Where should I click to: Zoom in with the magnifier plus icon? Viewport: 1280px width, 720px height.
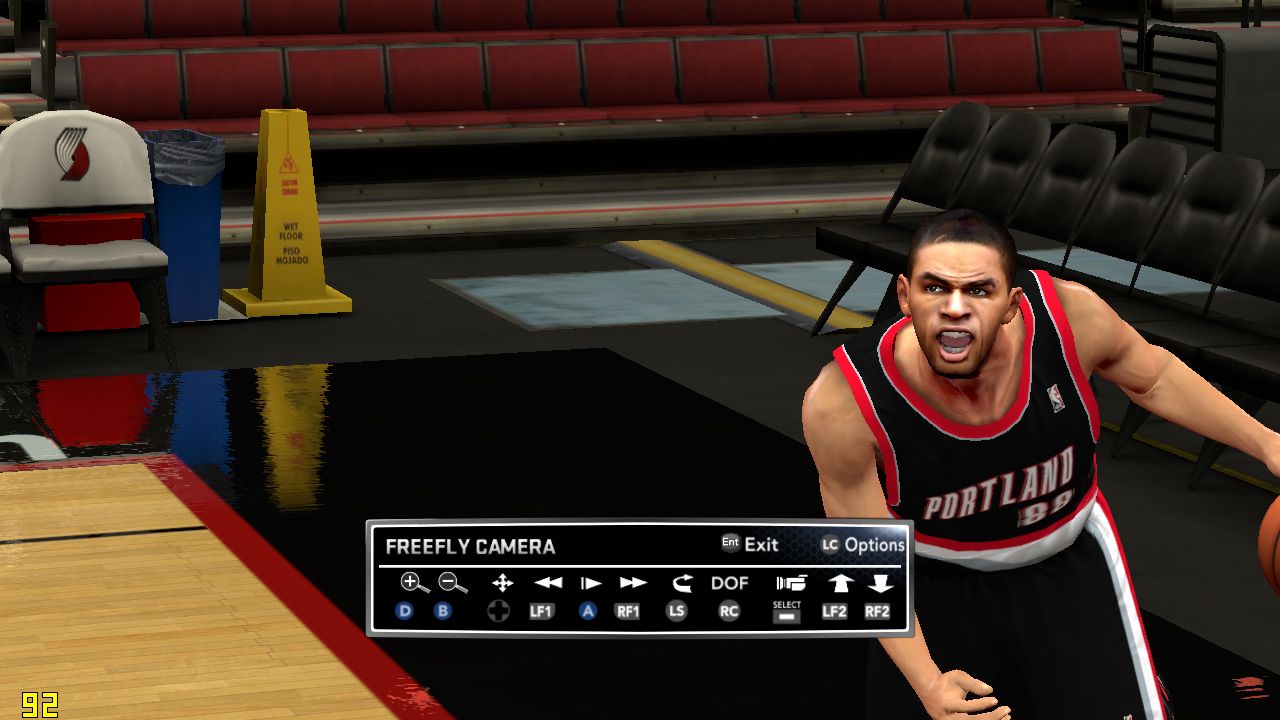click(x=414, y=582)
